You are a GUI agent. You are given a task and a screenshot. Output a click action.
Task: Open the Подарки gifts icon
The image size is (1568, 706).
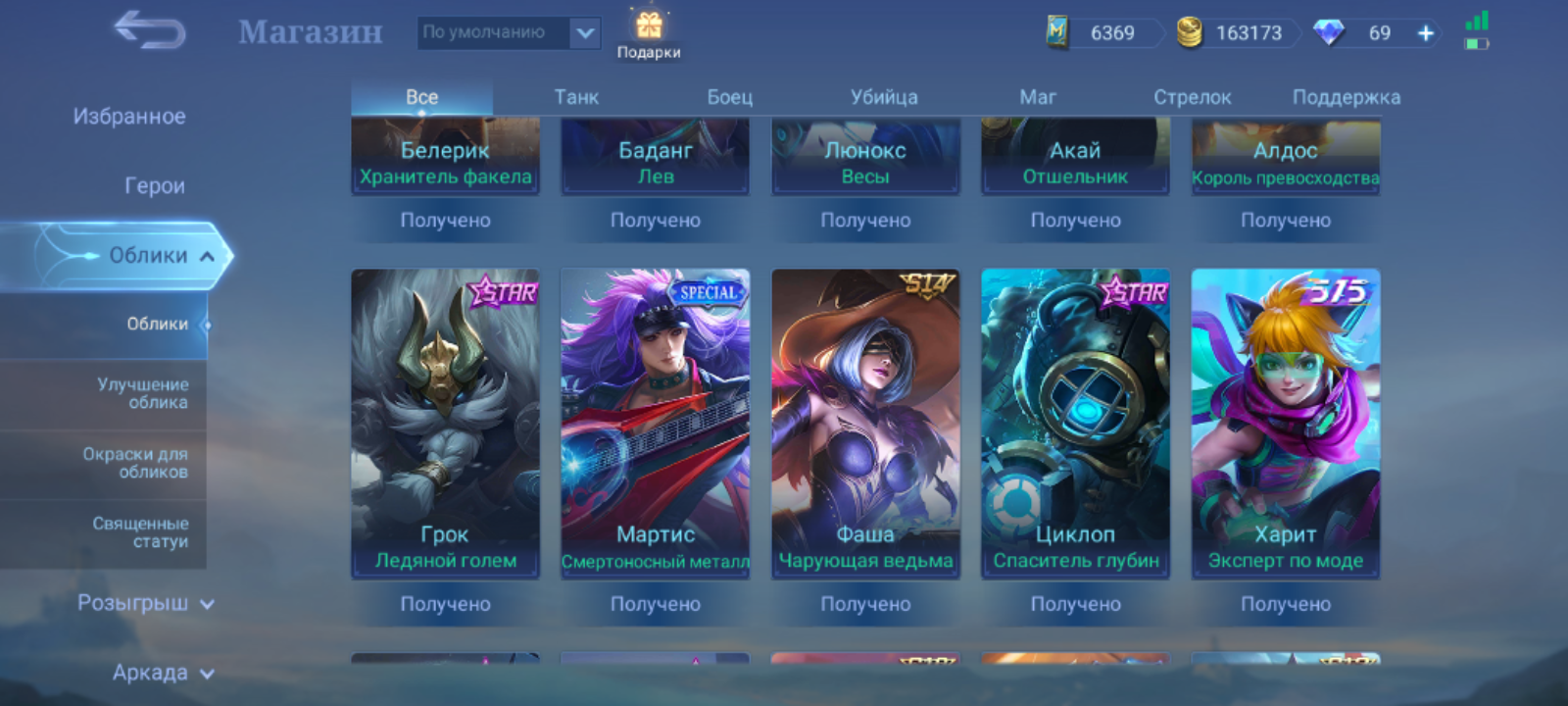pyautogui.click(x=649, y=34)
